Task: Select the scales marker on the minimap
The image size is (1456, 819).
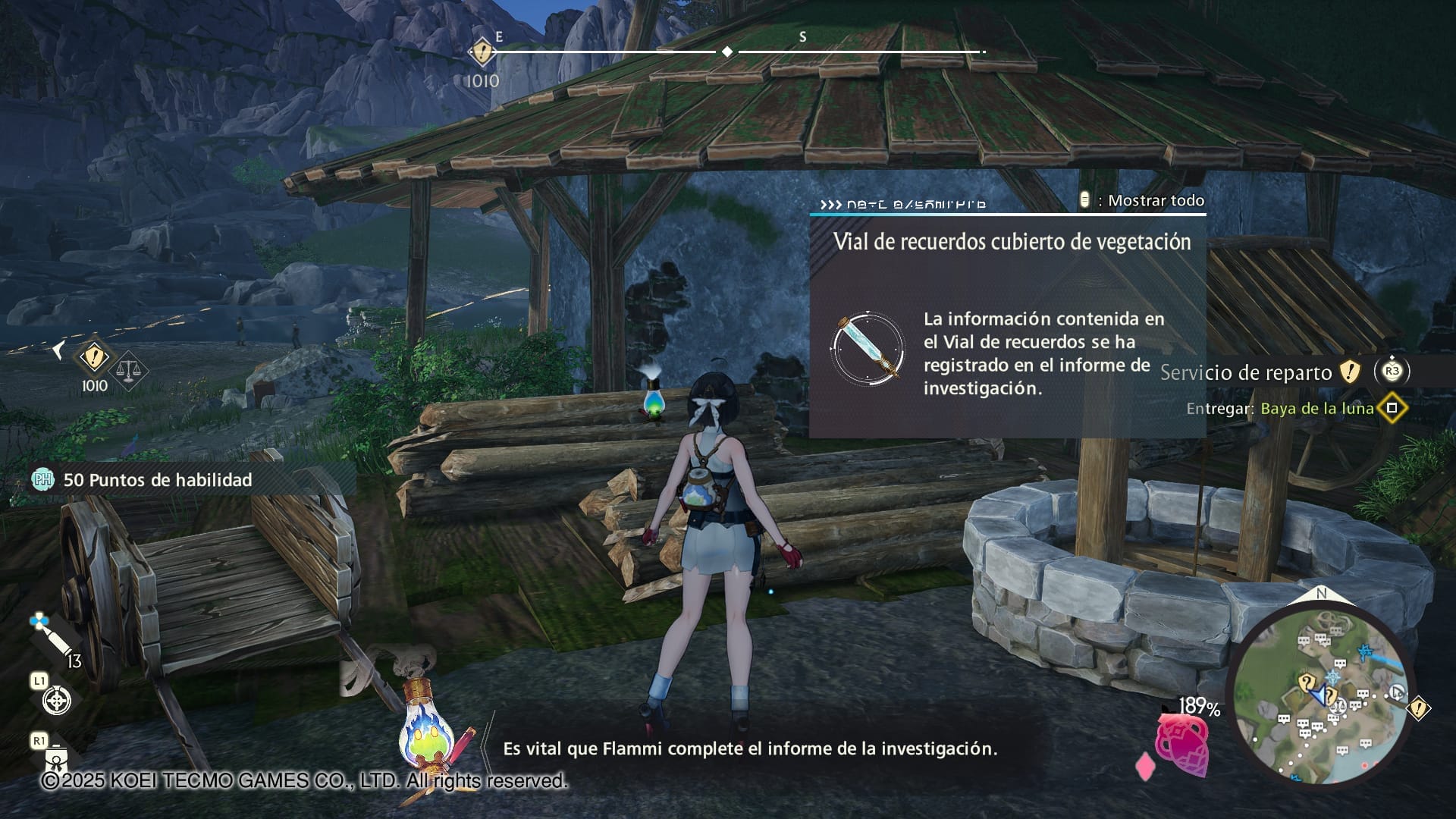Action: tap(1338, 705)
